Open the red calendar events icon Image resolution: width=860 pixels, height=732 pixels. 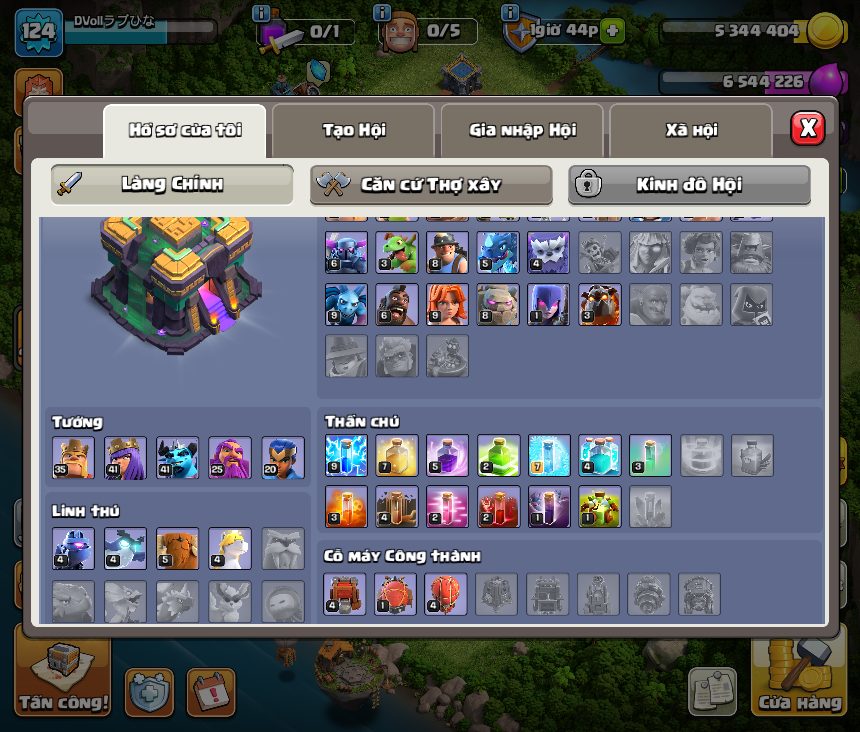click(211, 692)
